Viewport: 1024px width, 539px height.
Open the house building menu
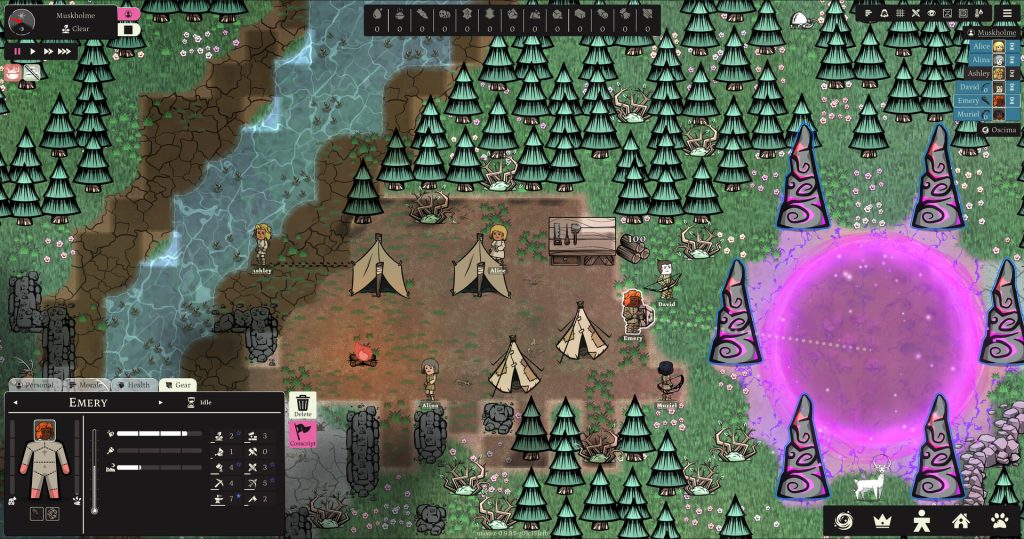(x=960, y=520)
